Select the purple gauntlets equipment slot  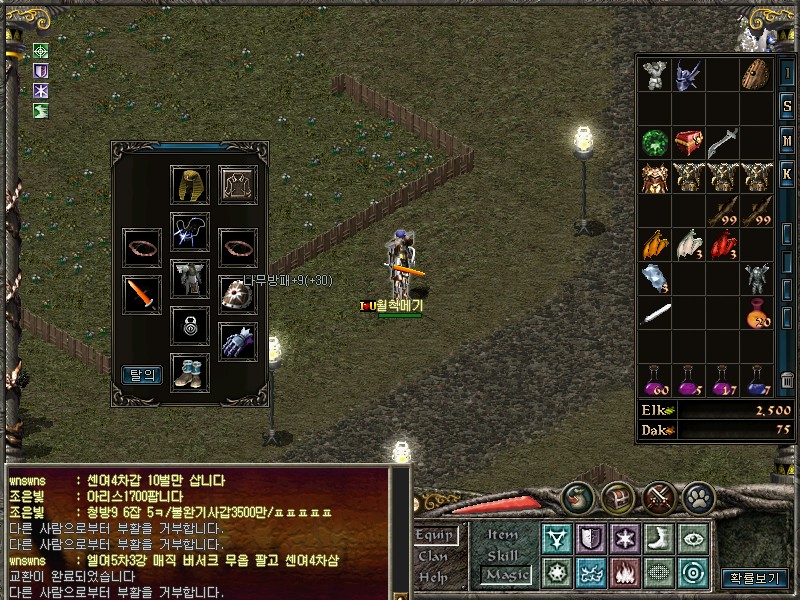pyautogui.click(x=238, y=342)
